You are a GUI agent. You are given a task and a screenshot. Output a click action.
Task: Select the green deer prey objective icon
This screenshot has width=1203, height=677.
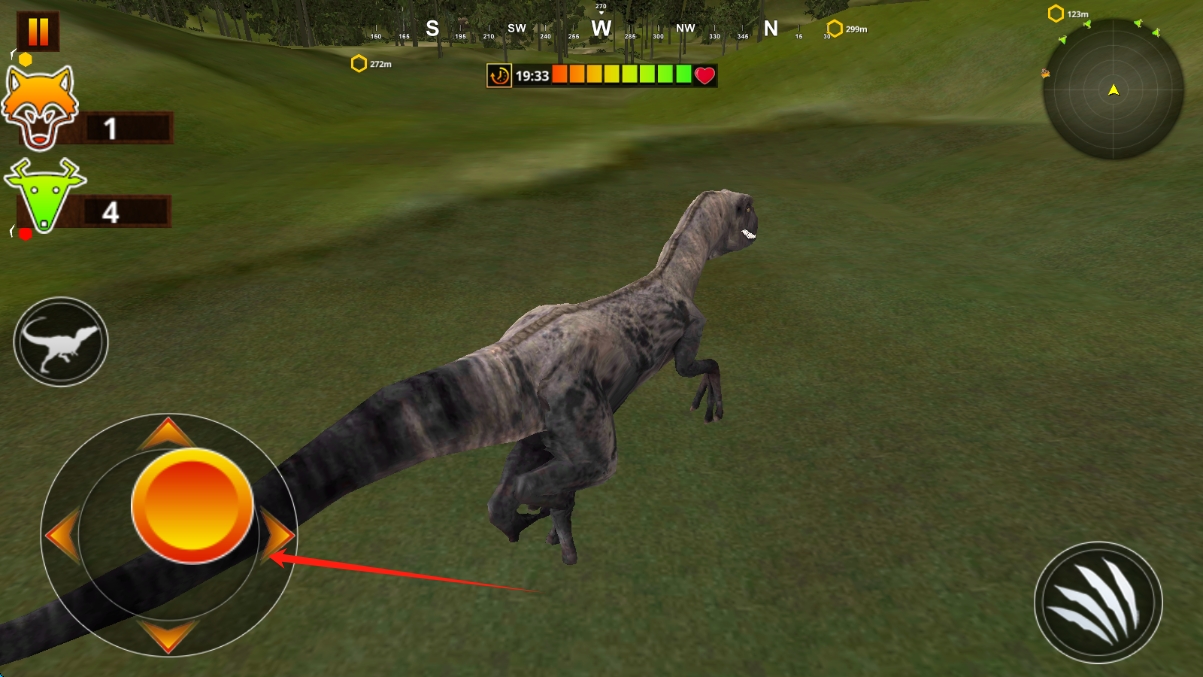pyautogui.click(x=45, y=193)
